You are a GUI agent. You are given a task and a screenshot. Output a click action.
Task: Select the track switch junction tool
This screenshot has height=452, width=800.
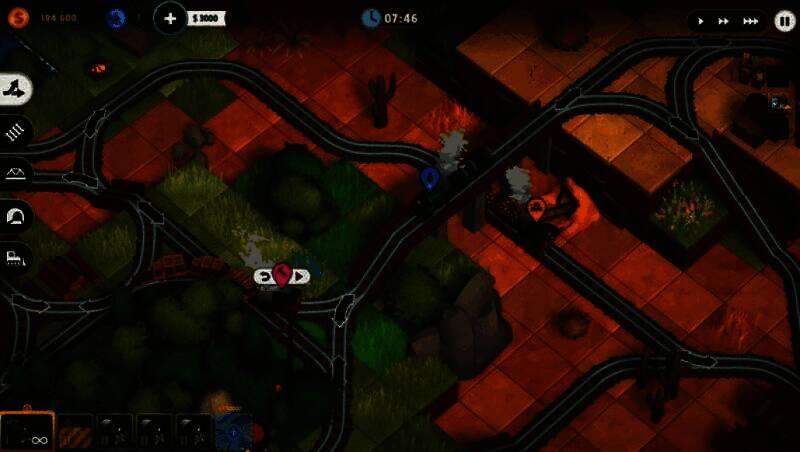16,89
